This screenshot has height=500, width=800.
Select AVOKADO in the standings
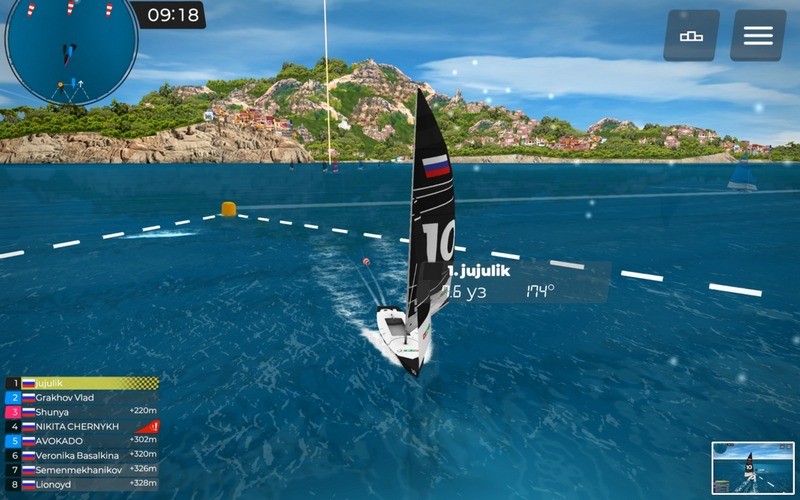tap(80, 440)
